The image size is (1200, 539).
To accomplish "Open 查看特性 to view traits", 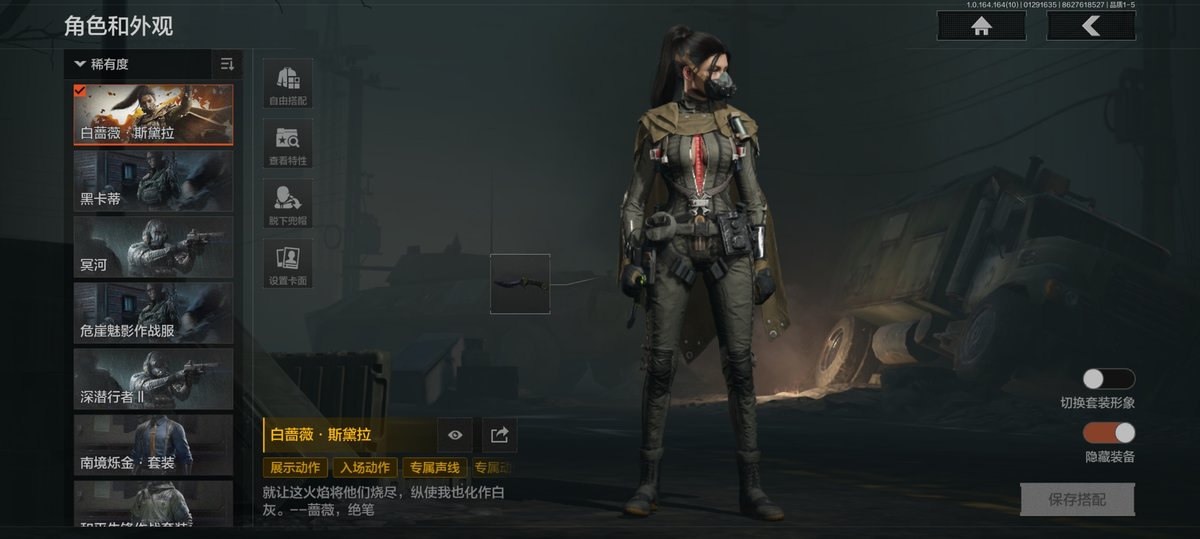I will pos(288,143).
